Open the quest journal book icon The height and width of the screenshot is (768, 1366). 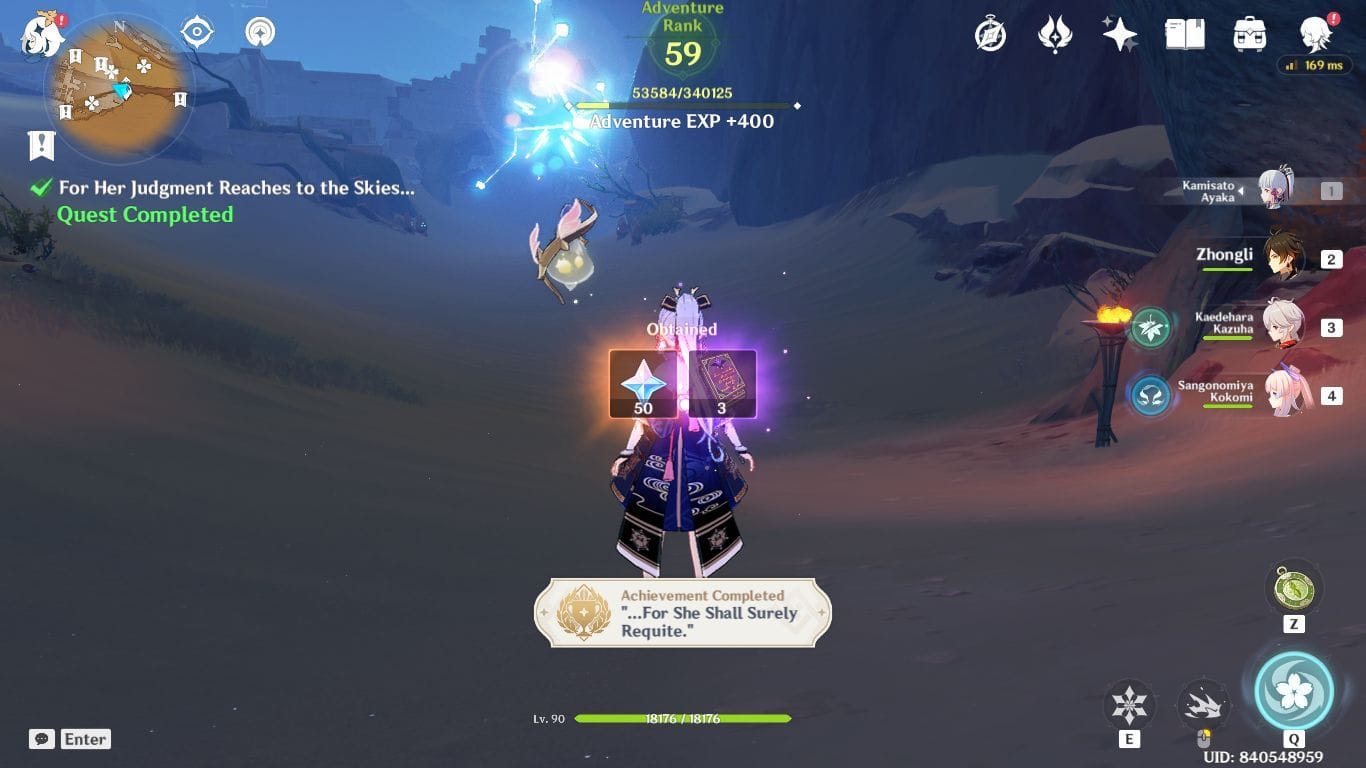point(1184,33)
